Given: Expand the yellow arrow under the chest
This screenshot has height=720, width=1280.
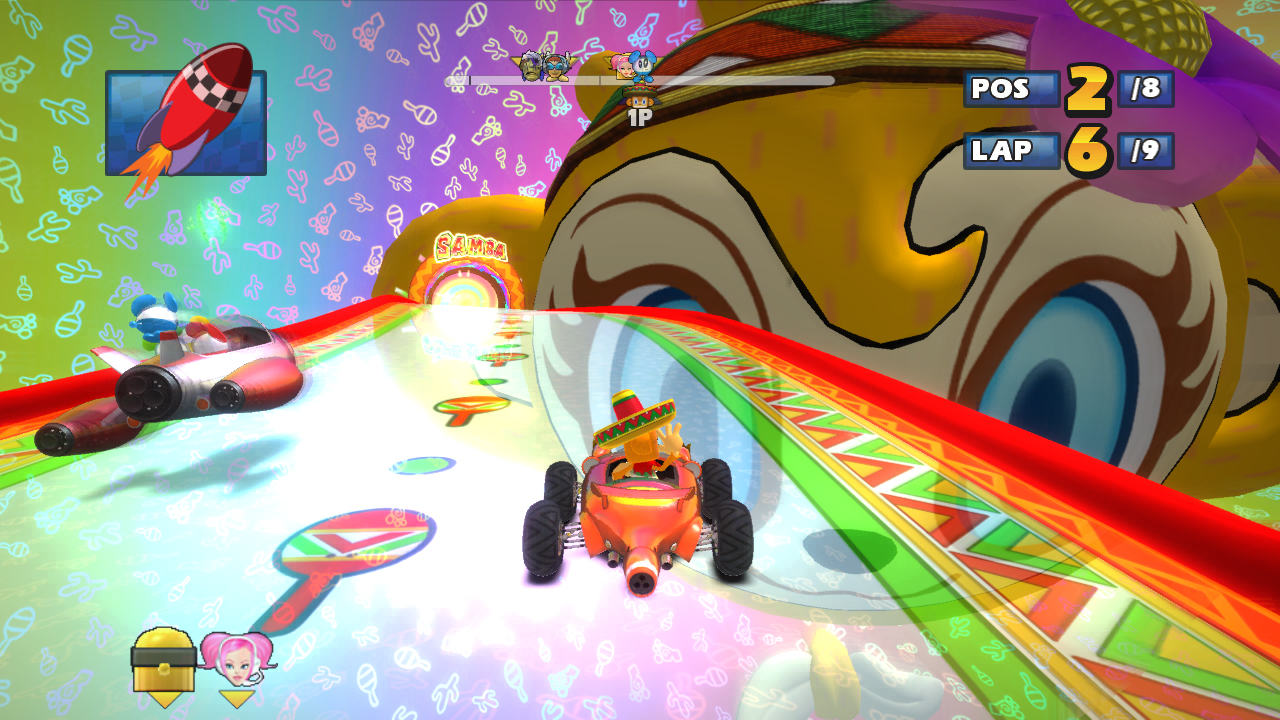Looking at the screenshot, I should 164,696.
